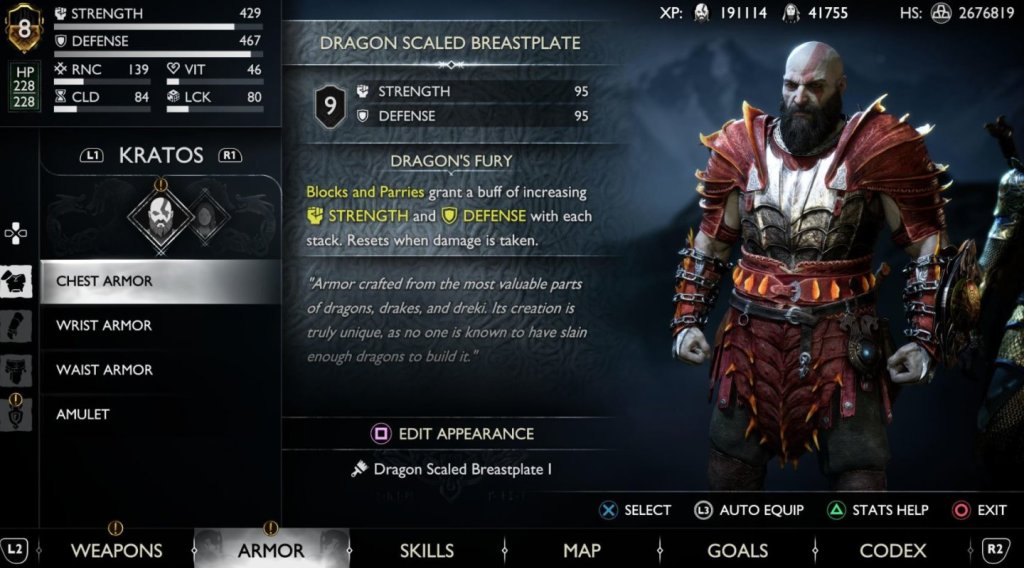Exit the armor menu
The image size is (1024, 568).
(980, 510)
